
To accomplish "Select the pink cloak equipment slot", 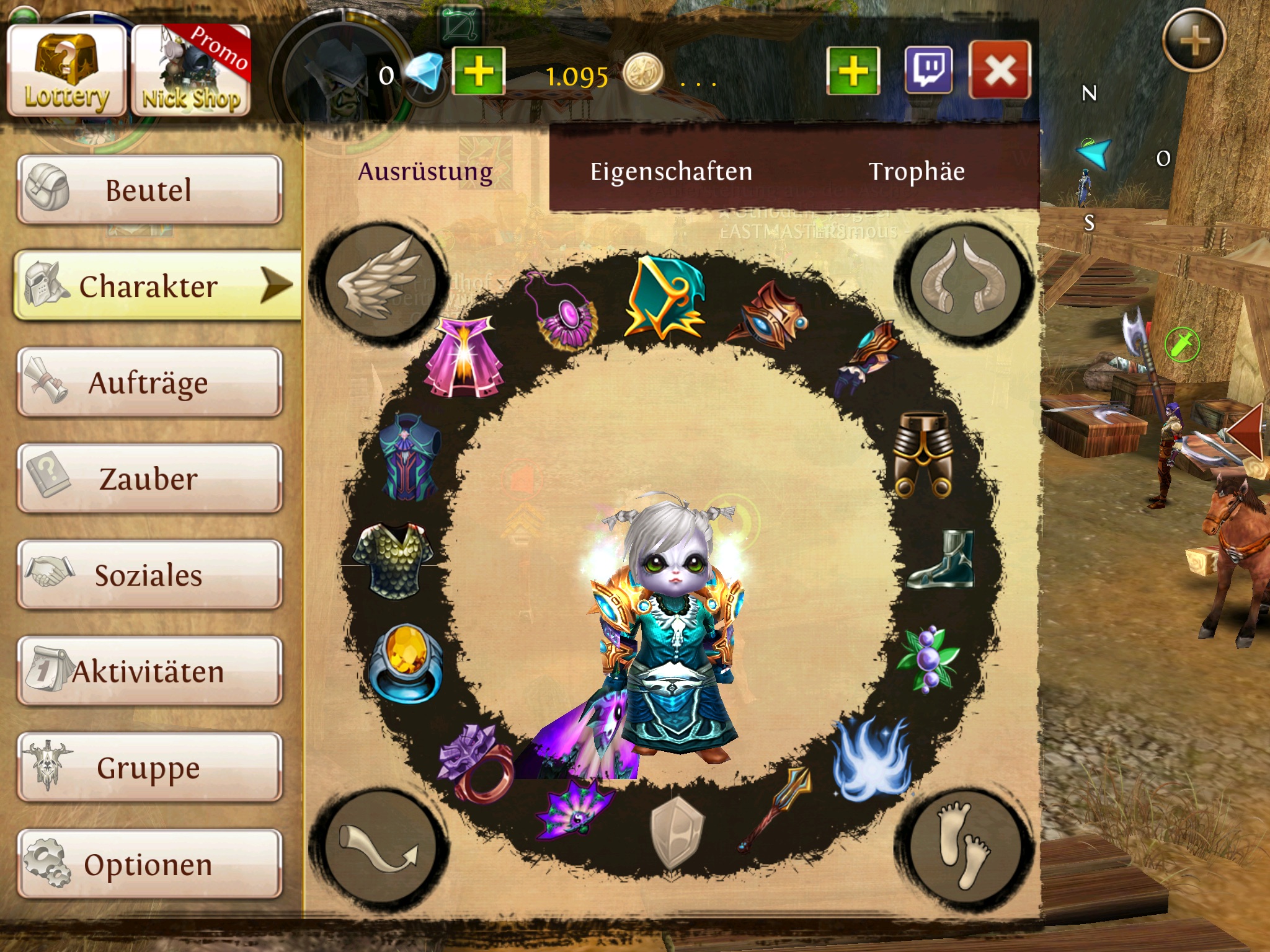I will [x=463, y=357].
